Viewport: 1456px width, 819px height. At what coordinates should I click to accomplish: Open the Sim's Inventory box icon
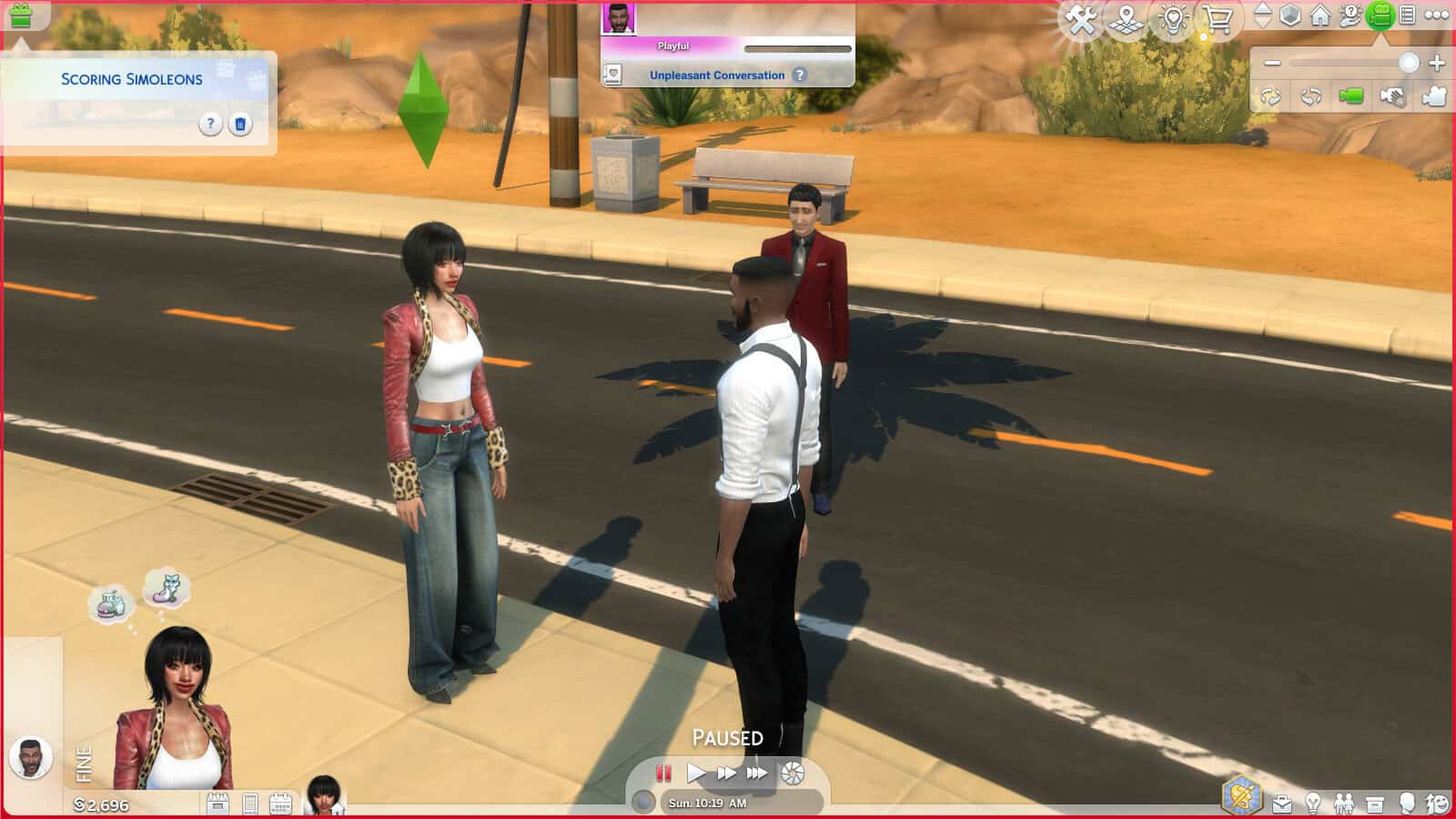coord(1375,803)
